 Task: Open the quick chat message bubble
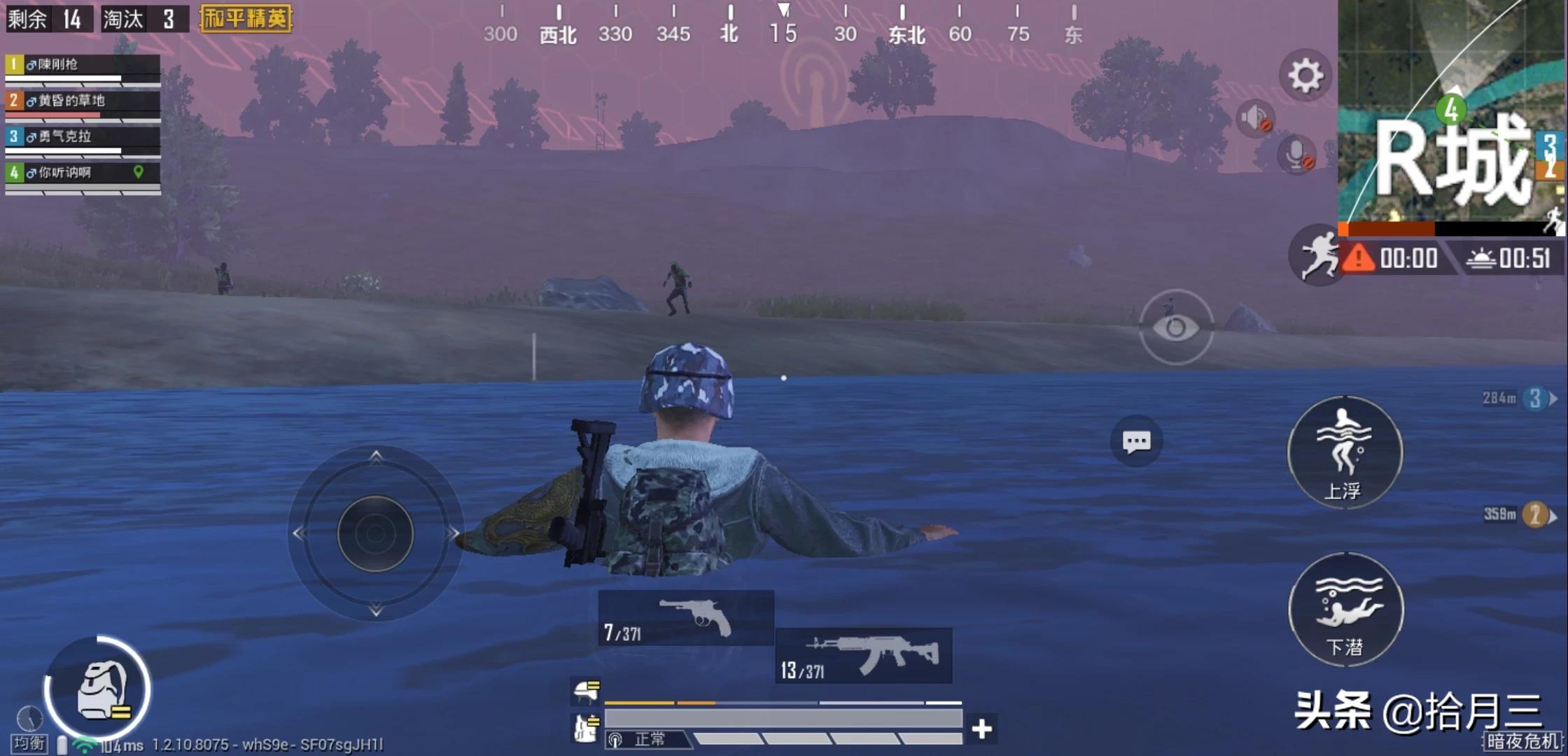pyautogui.click(x=1136, y=442)
